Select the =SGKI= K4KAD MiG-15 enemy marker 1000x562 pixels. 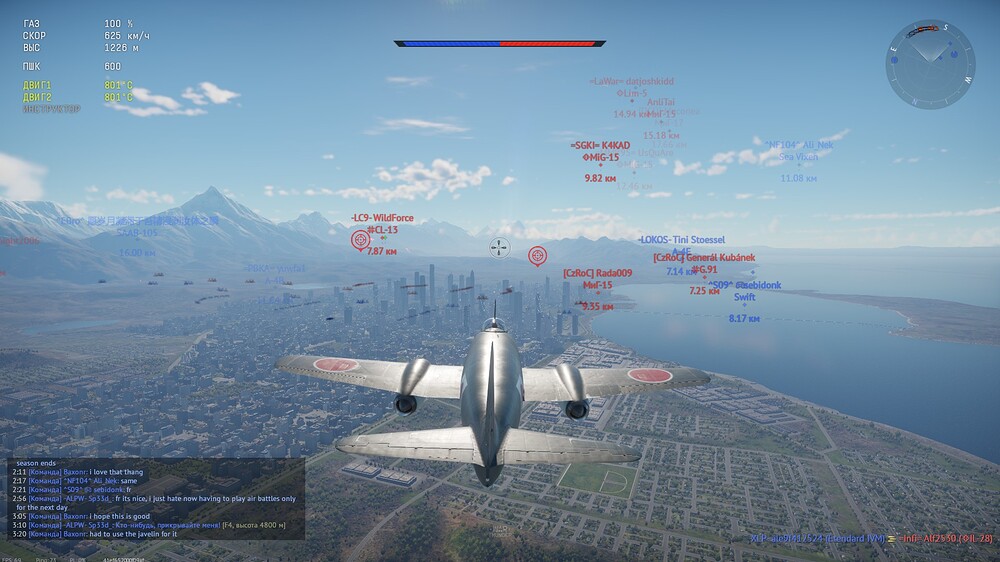pyautogui.click(x=600, y=158)
